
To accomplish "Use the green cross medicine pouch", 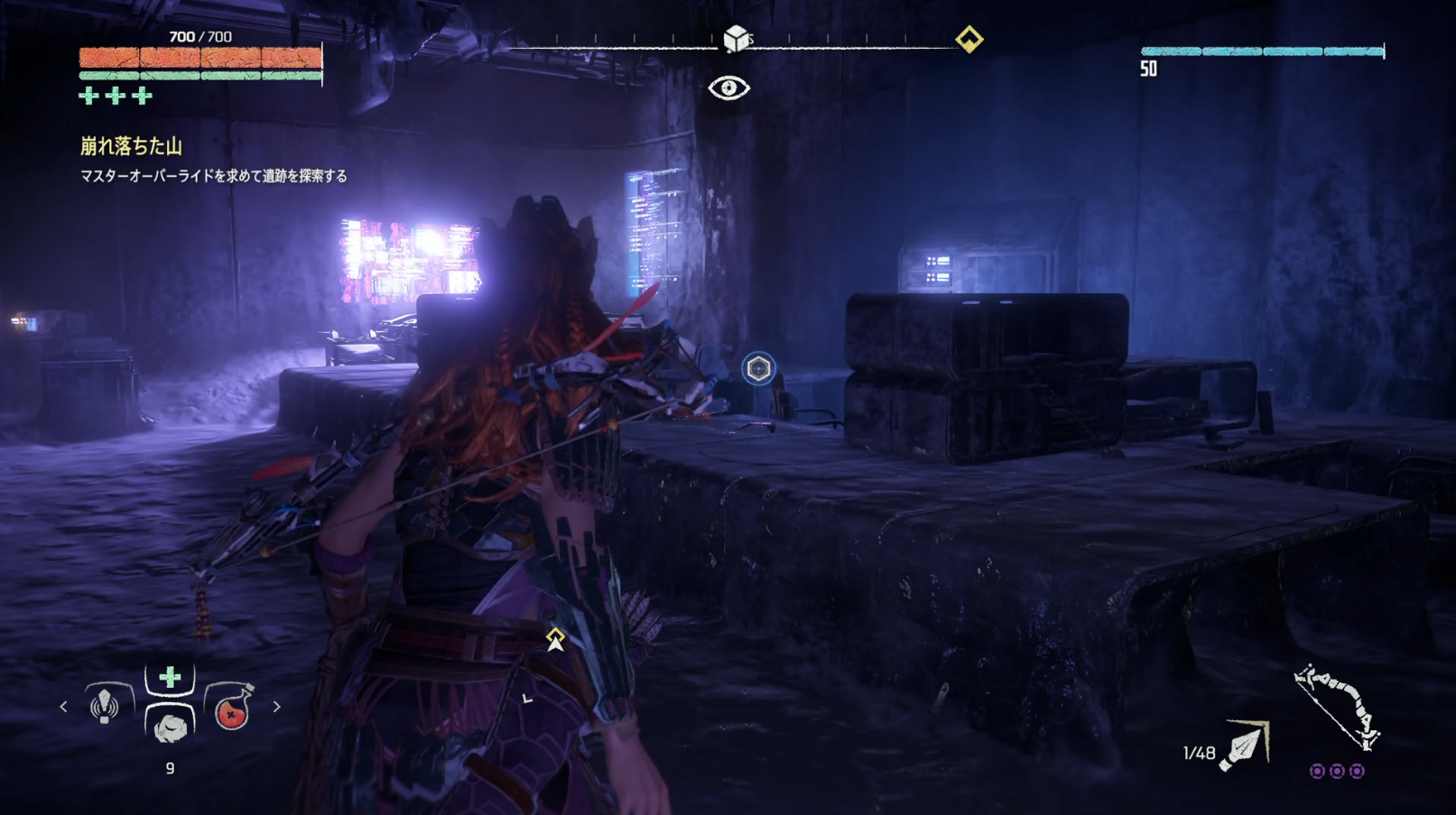I will coord(170,678).
